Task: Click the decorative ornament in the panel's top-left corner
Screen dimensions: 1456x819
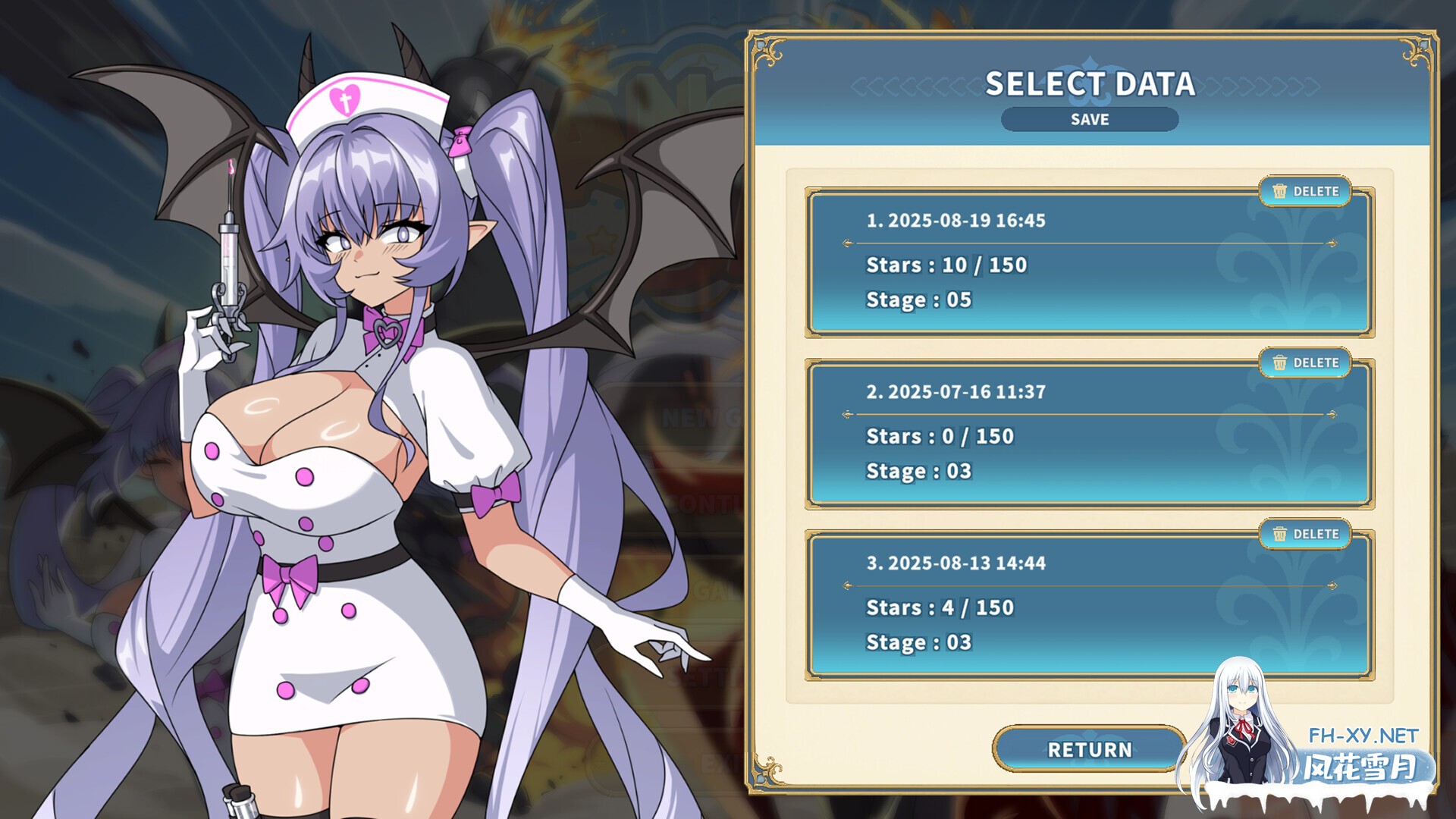Action: tap(767, 49)
